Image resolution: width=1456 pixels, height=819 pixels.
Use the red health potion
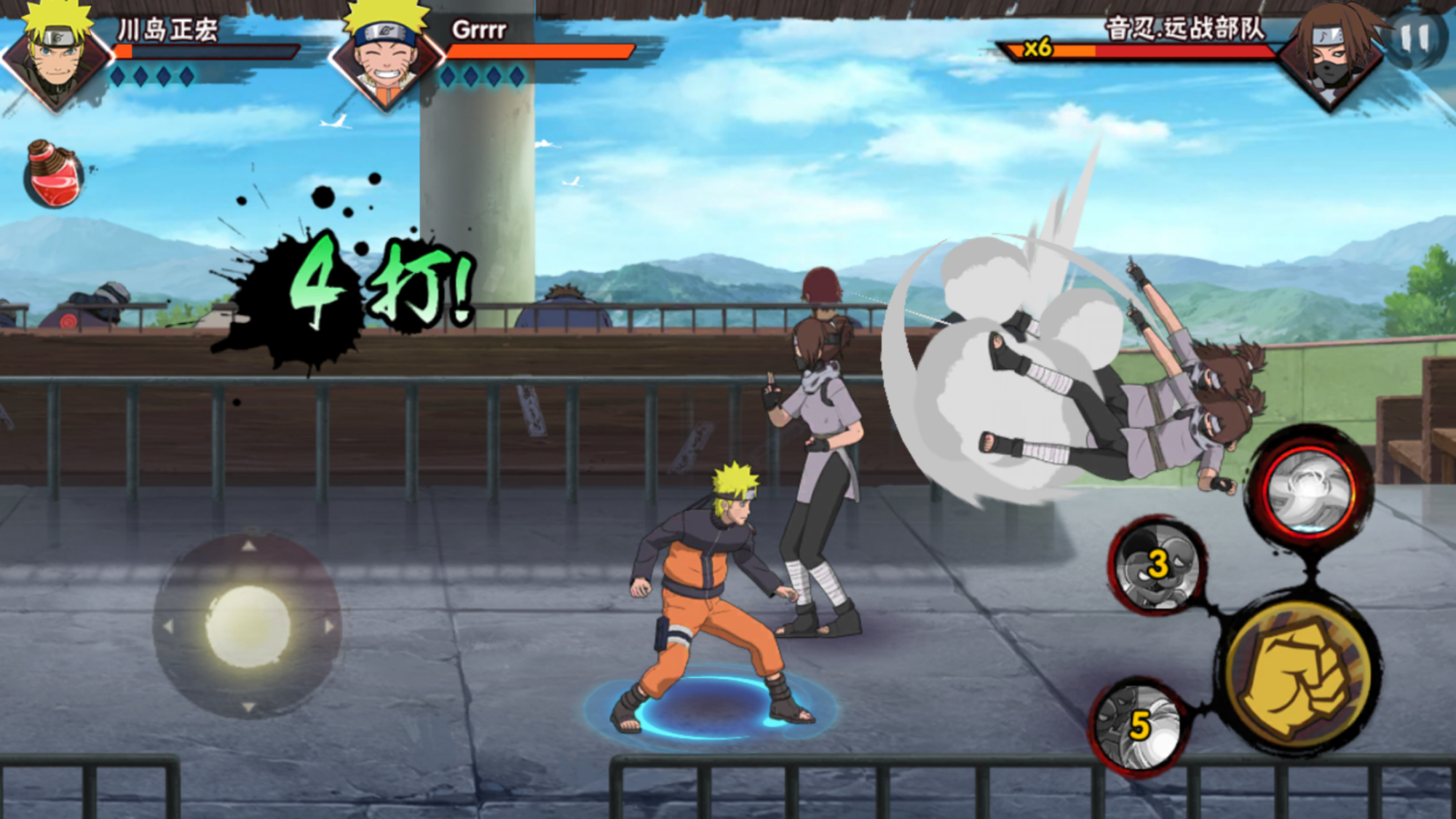[x=53, y=175]
